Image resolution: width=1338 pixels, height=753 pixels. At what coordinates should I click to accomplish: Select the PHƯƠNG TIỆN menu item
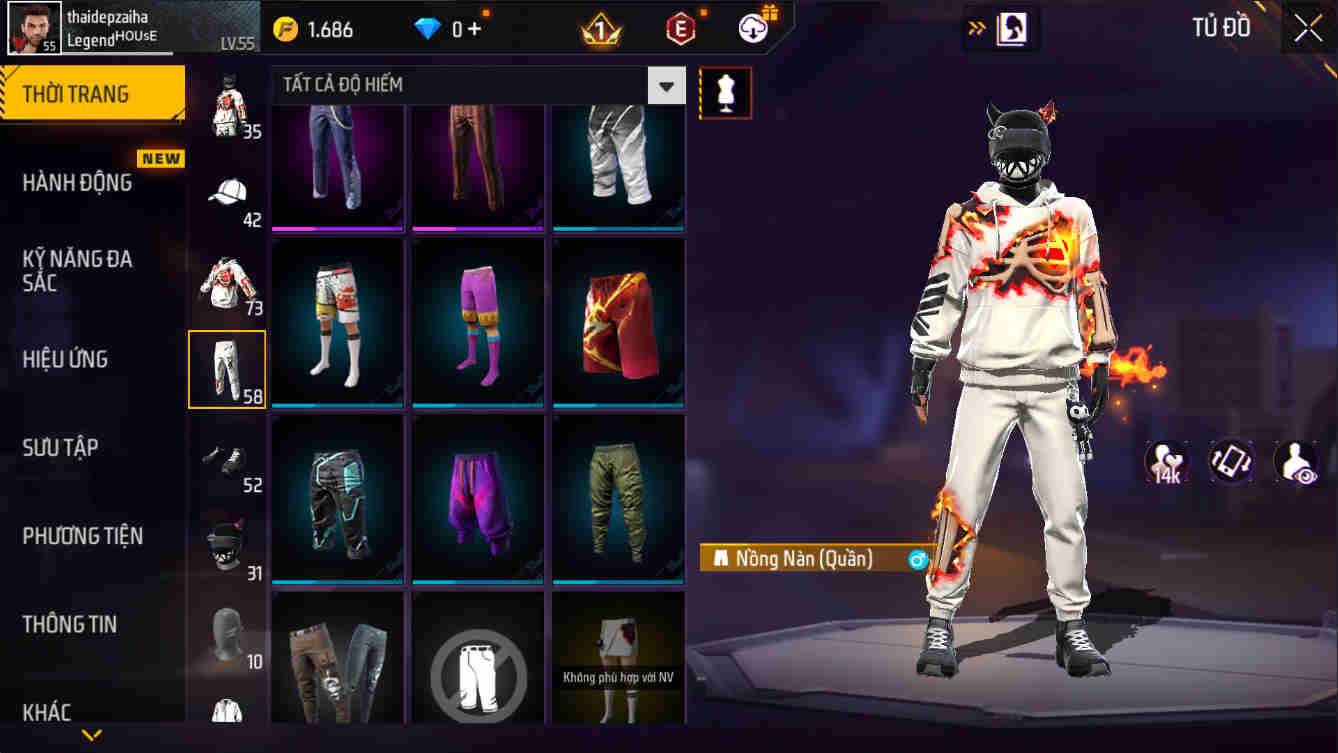(x=86, y=536)
